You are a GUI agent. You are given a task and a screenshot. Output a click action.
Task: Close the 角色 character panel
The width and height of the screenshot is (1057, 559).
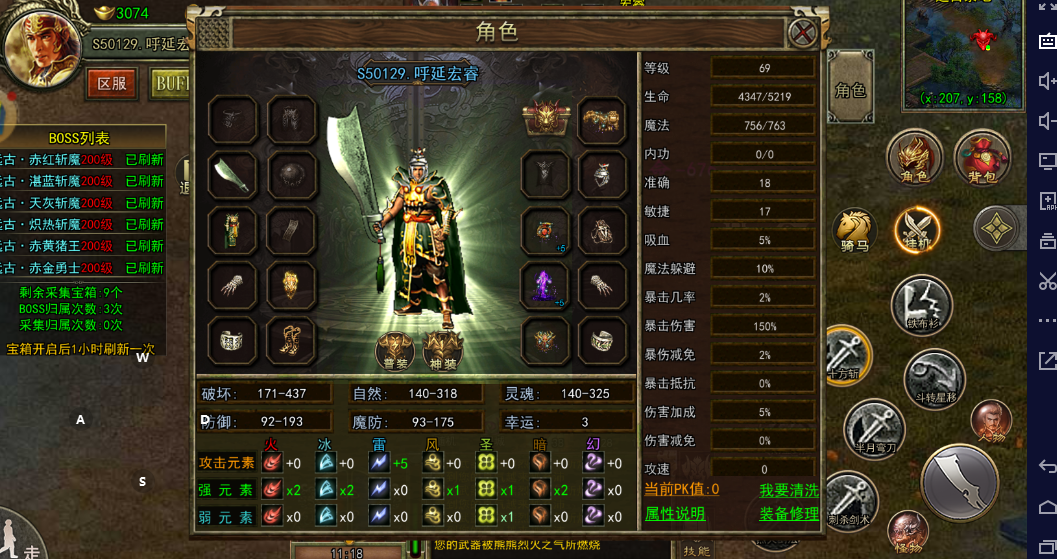tap(803, 33)
